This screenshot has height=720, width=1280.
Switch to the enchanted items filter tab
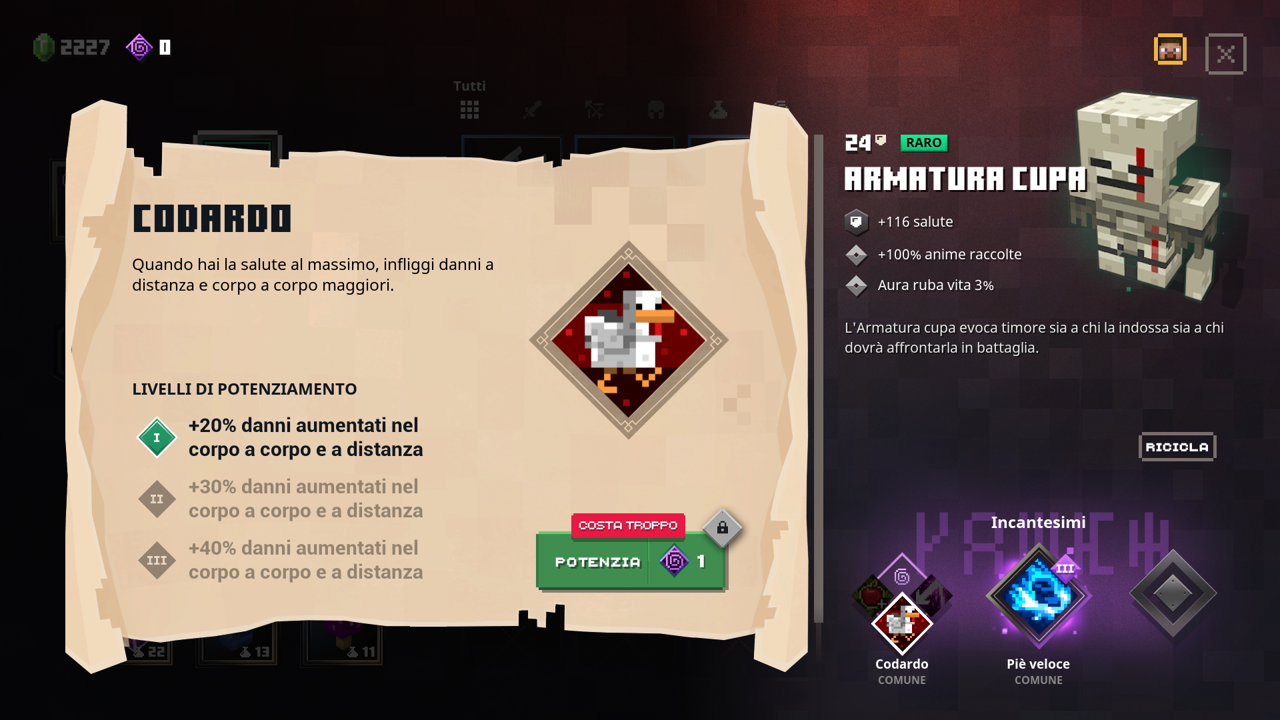point(781,105)
